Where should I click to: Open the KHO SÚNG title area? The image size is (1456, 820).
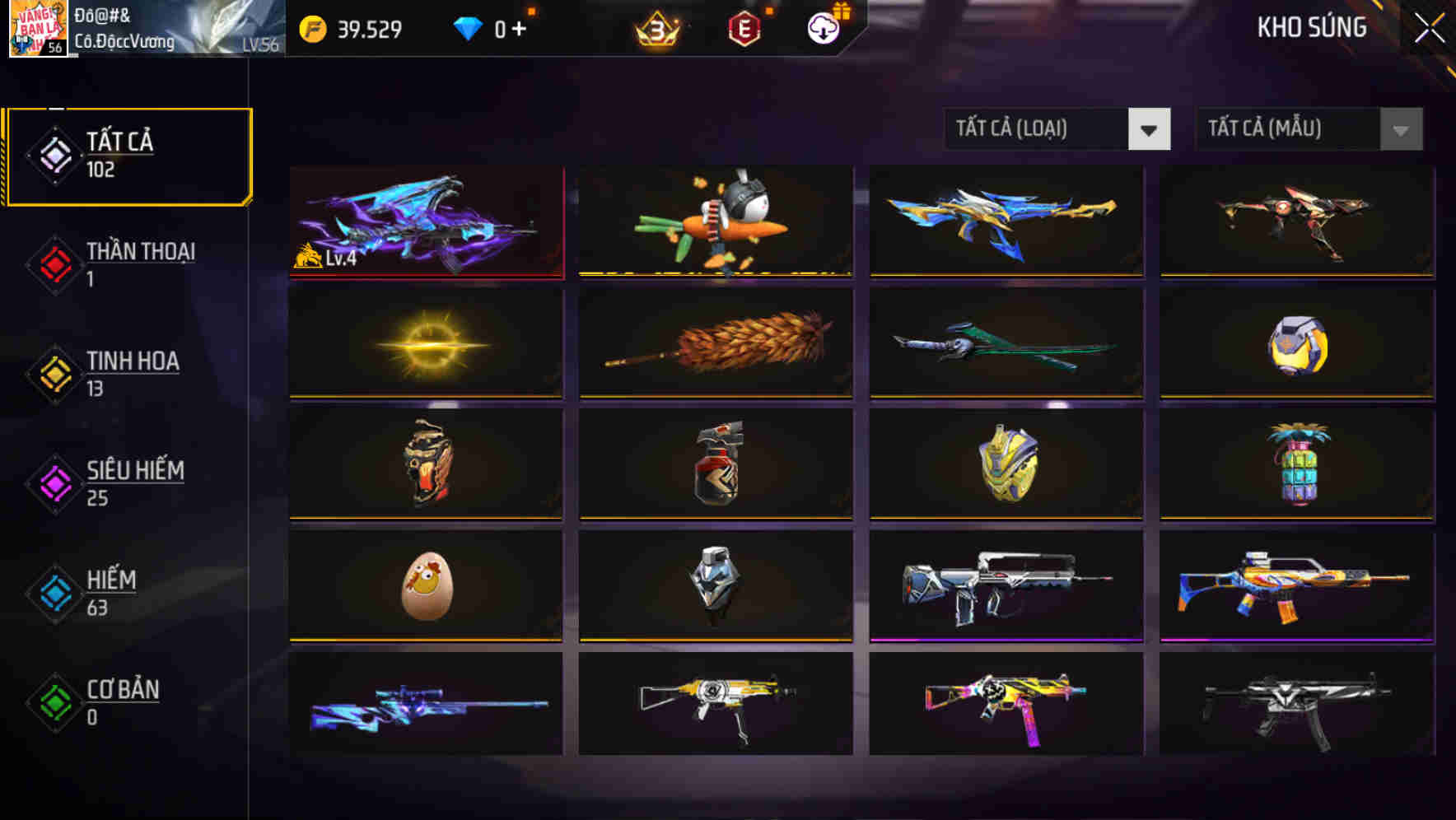point(1311,27)
